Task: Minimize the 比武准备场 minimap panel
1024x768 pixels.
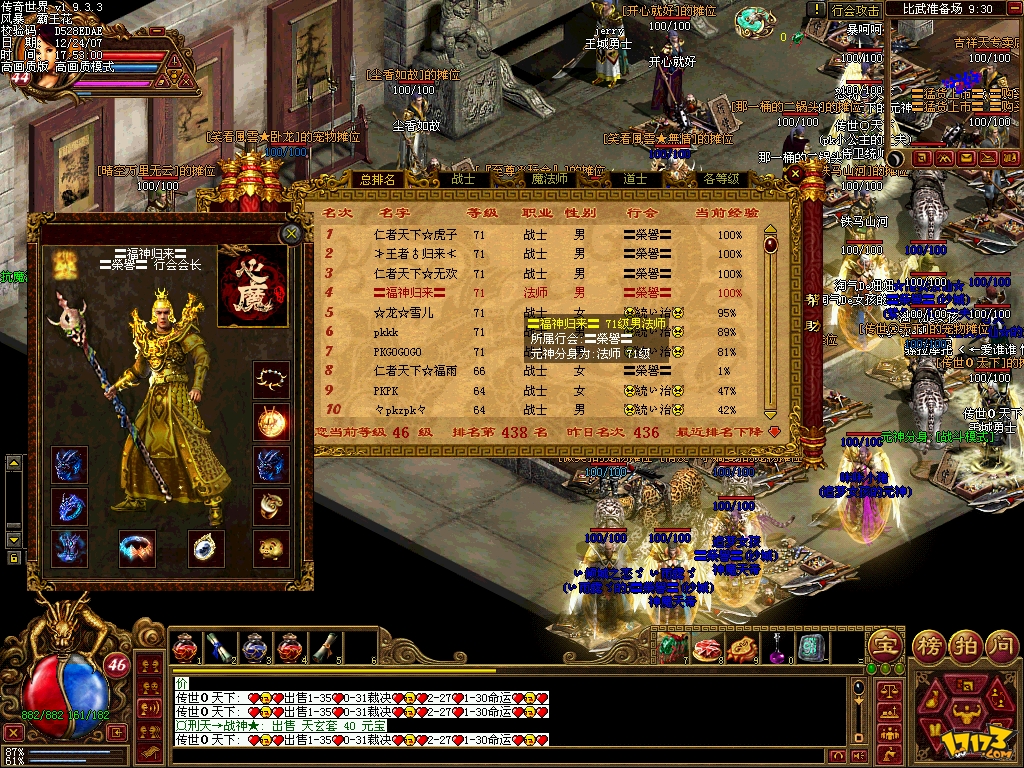Action: click(1012, 9)
